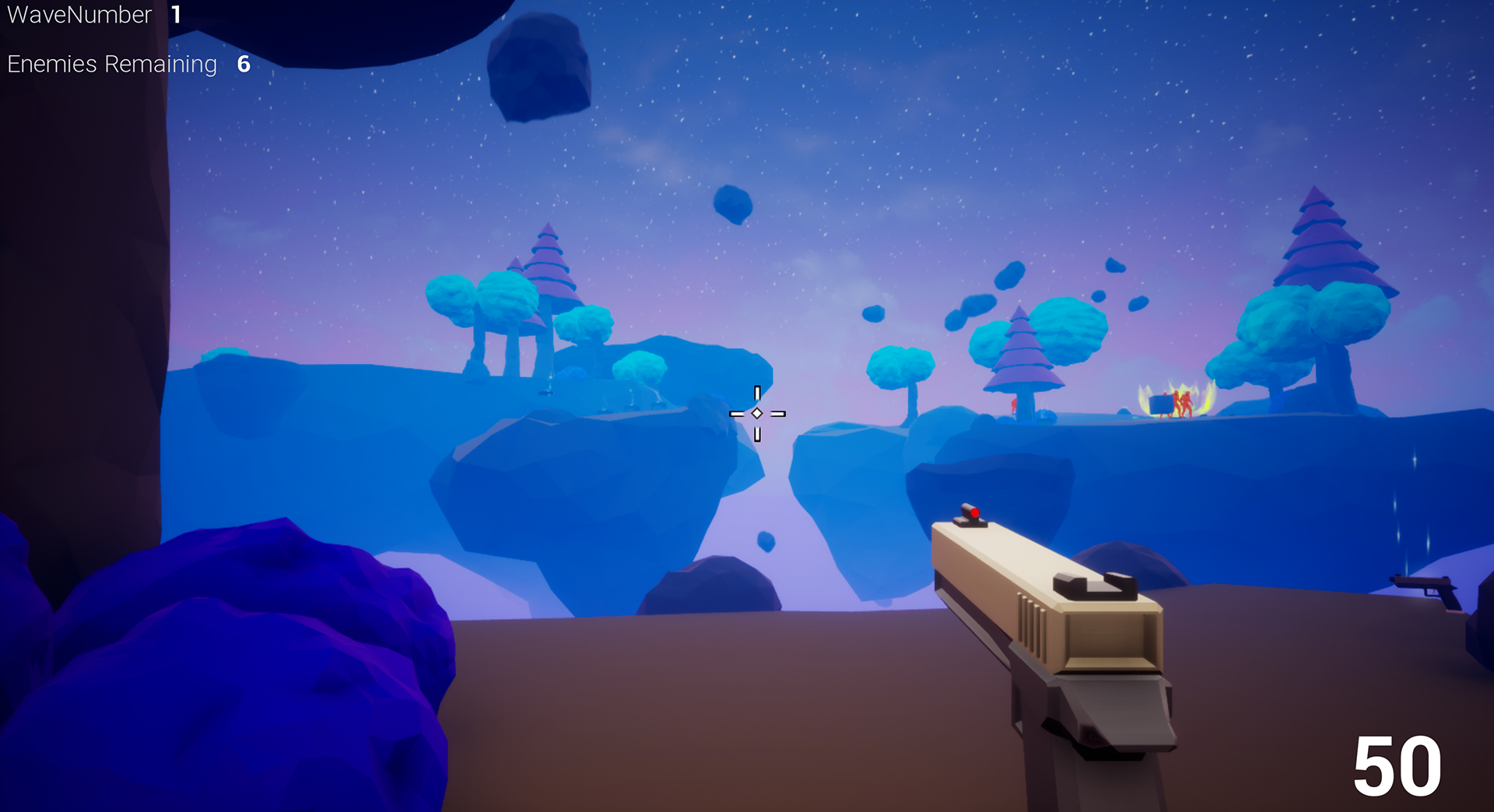
Task: Click the enemies remaining count 6
Action: point(243,65)
